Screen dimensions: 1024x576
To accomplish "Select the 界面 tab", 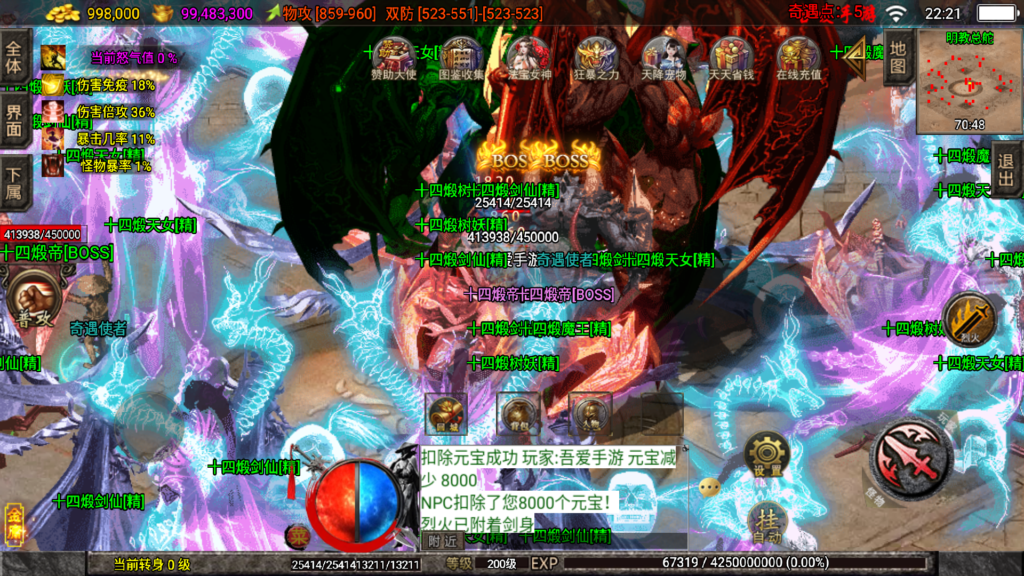I will [x=14, y=118].
